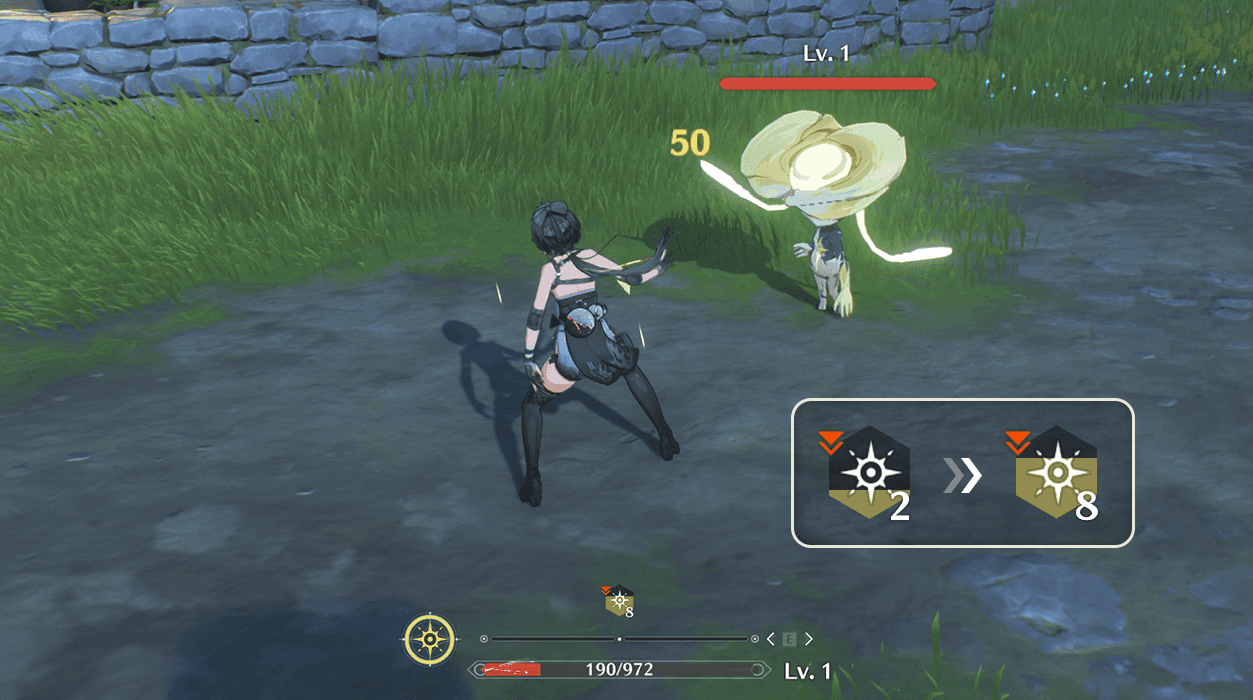The width and height of the screenshot is (1253, 700).
Task: Select the debuff stack icon showing 8
Action: 619,601
